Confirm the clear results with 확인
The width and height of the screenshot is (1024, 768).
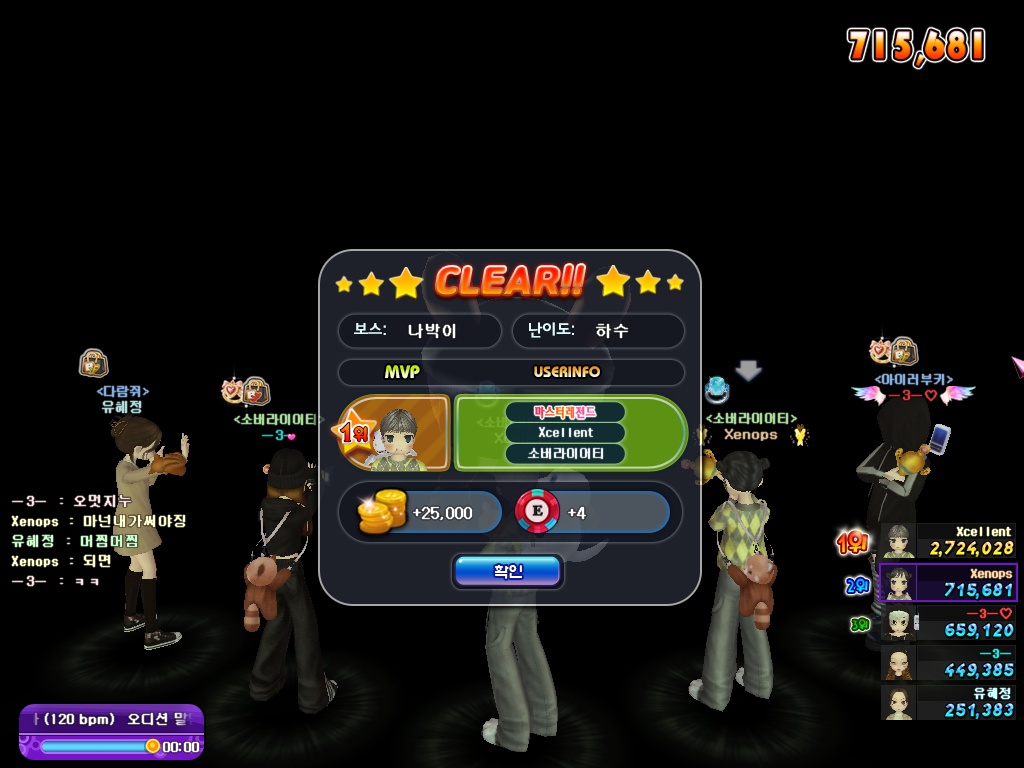[x=507, y=571]
